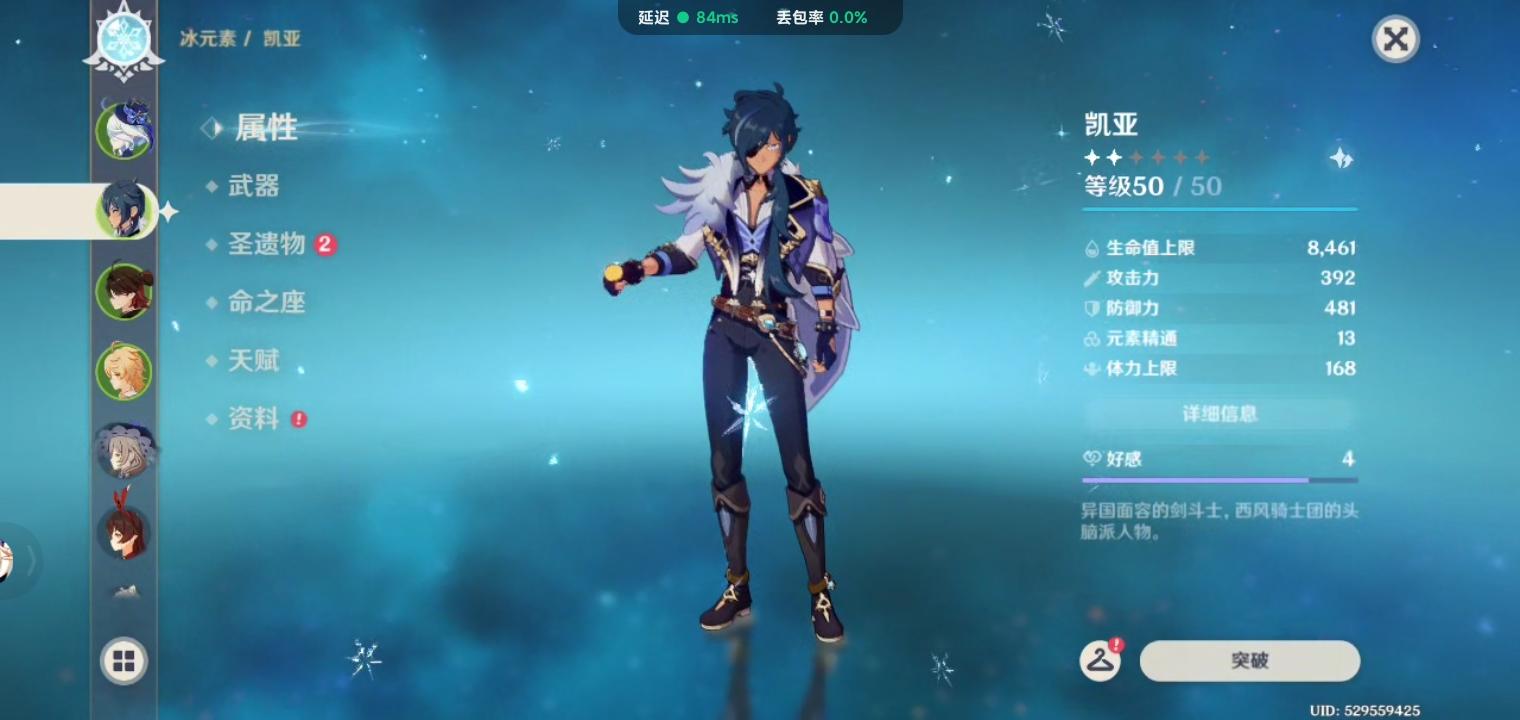Open the 圣遗物 artifacts tab with badge 2

[267, 245]
